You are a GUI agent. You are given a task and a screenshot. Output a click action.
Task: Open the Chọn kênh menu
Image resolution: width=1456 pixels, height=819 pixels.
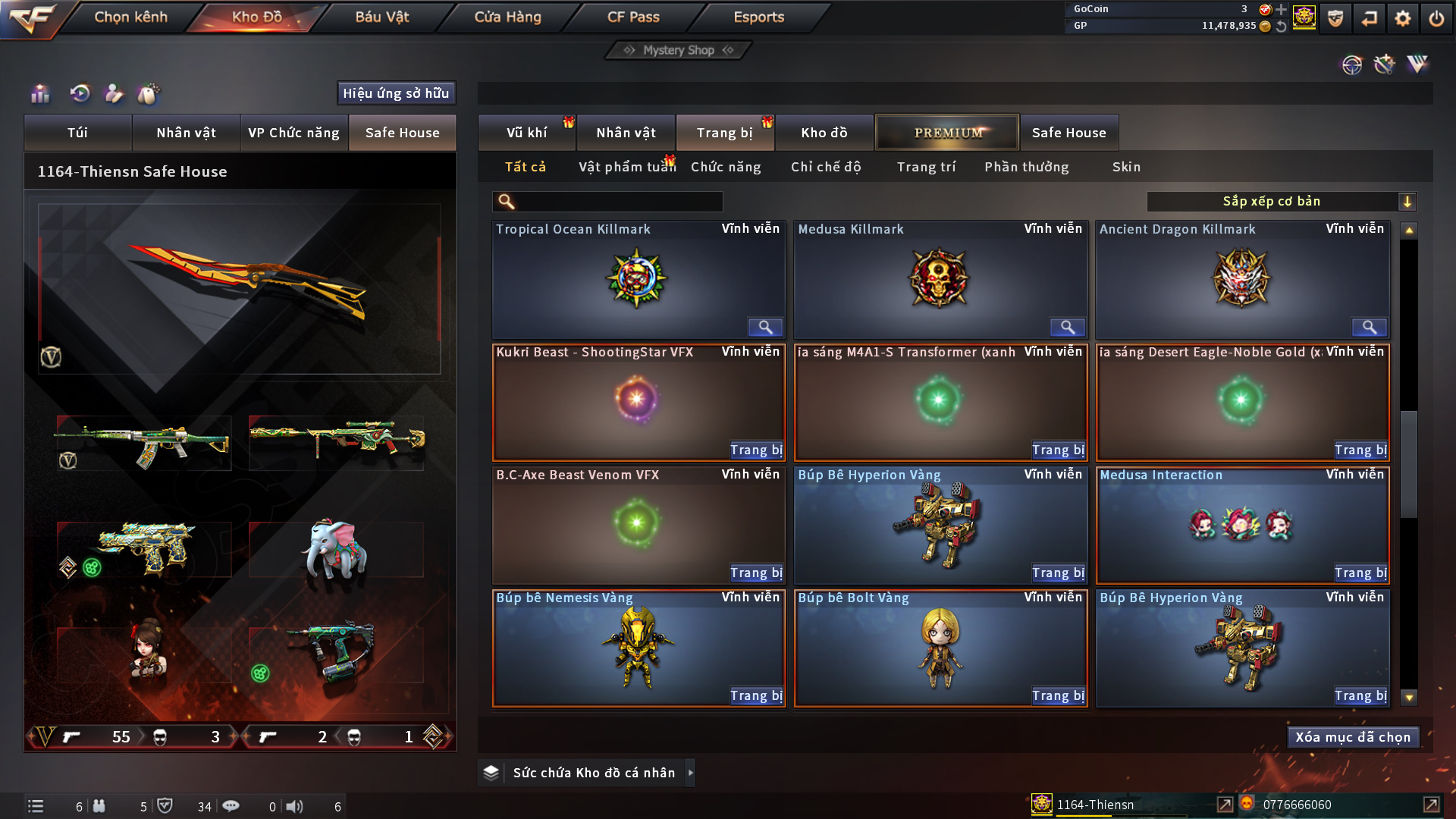pyautogui.click(x=130, y=17)
